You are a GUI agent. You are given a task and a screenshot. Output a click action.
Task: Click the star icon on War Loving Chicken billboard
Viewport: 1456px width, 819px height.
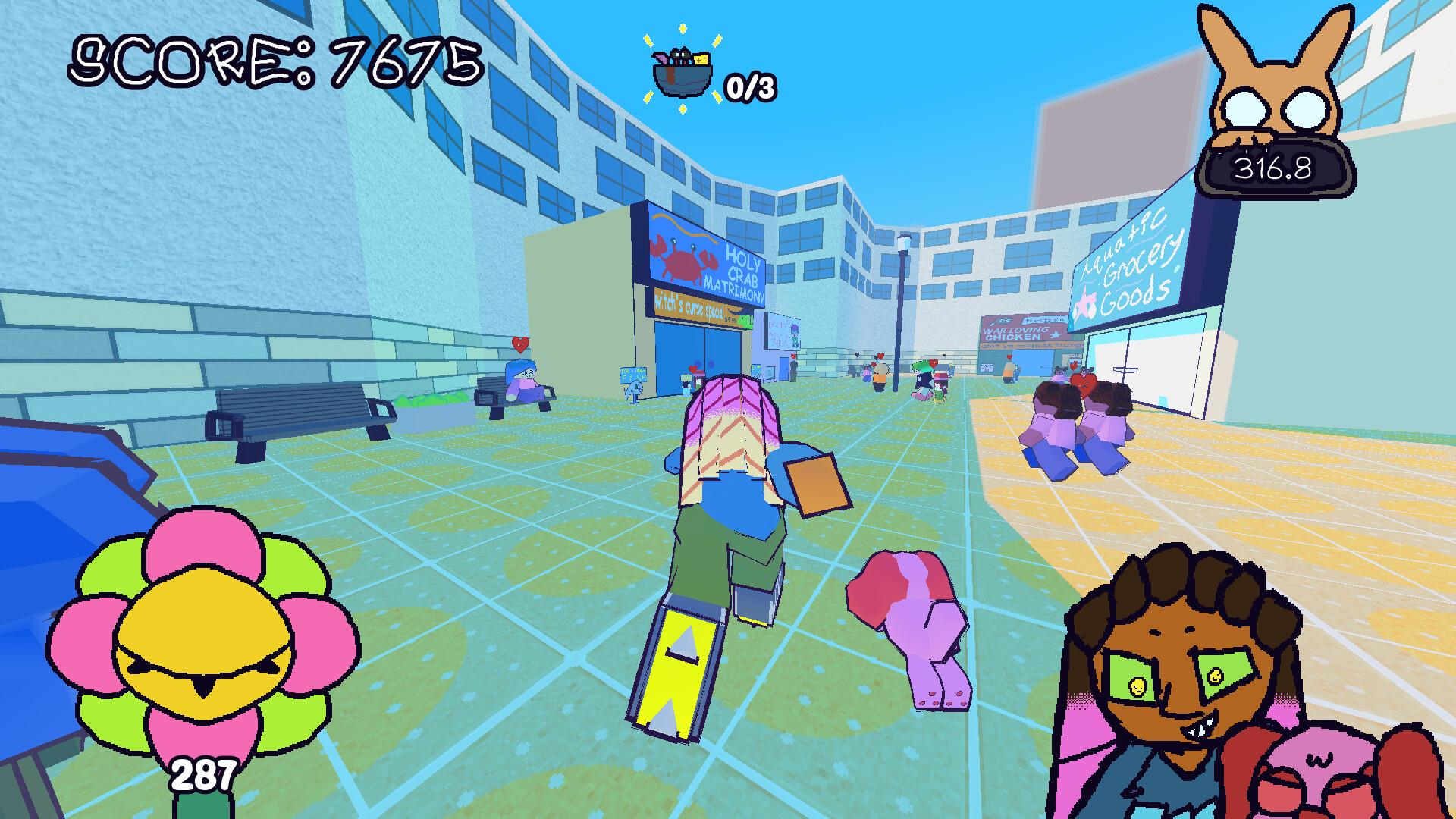1055,335
